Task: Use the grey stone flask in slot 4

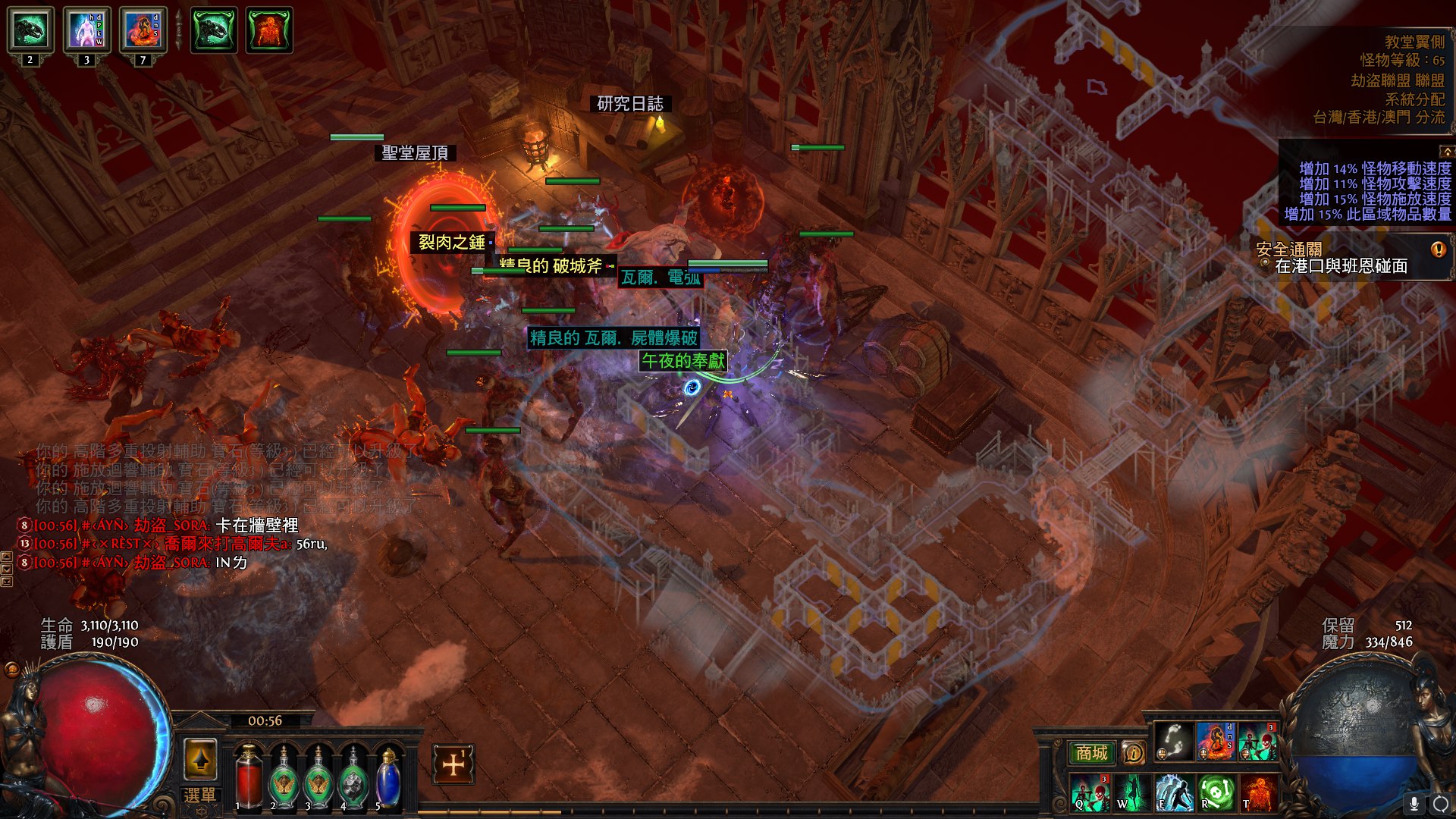Action: point(353,774)
